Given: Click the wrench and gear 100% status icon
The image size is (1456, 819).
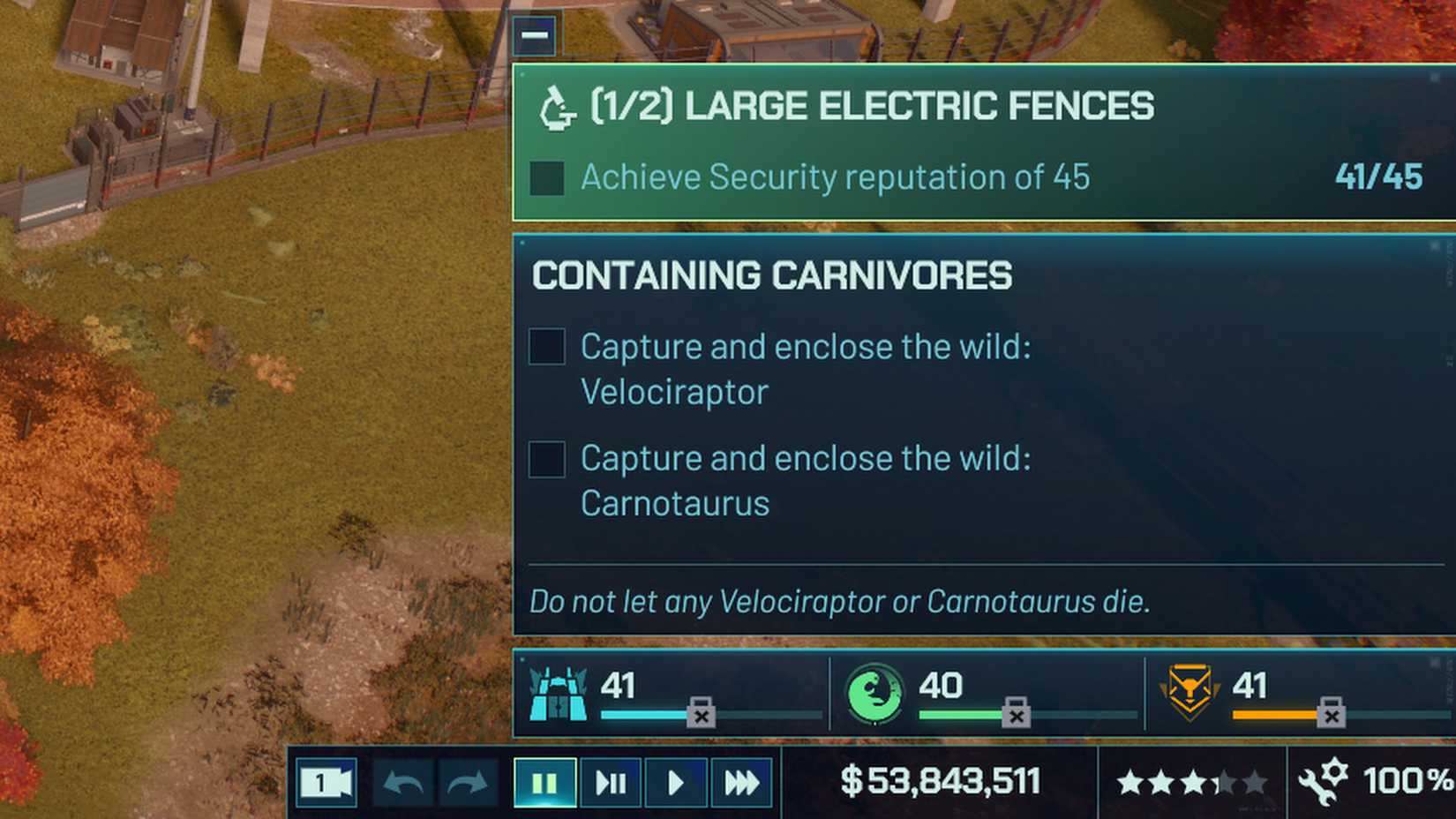Looking at the screenshot, I should coord(1325,780).
